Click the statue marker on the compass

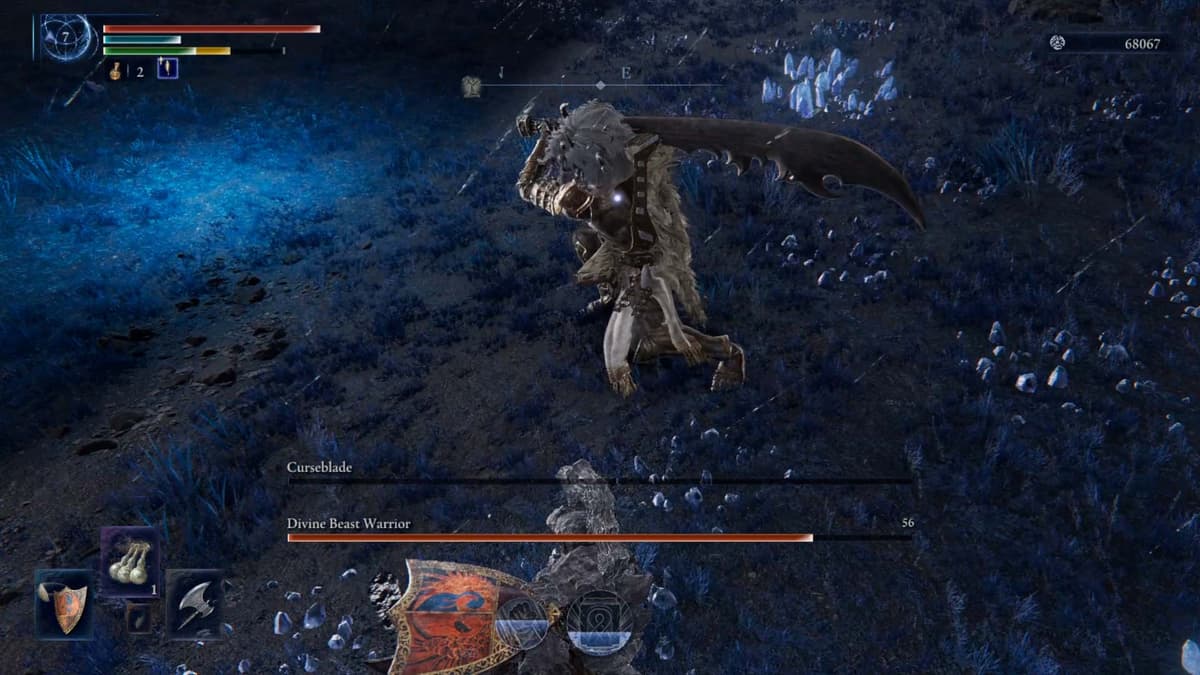471,88
